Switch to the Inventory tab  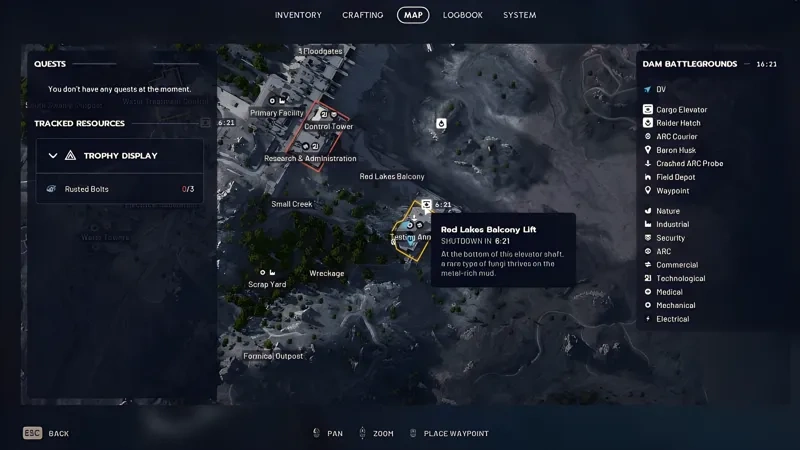click(x=298, y=15)
